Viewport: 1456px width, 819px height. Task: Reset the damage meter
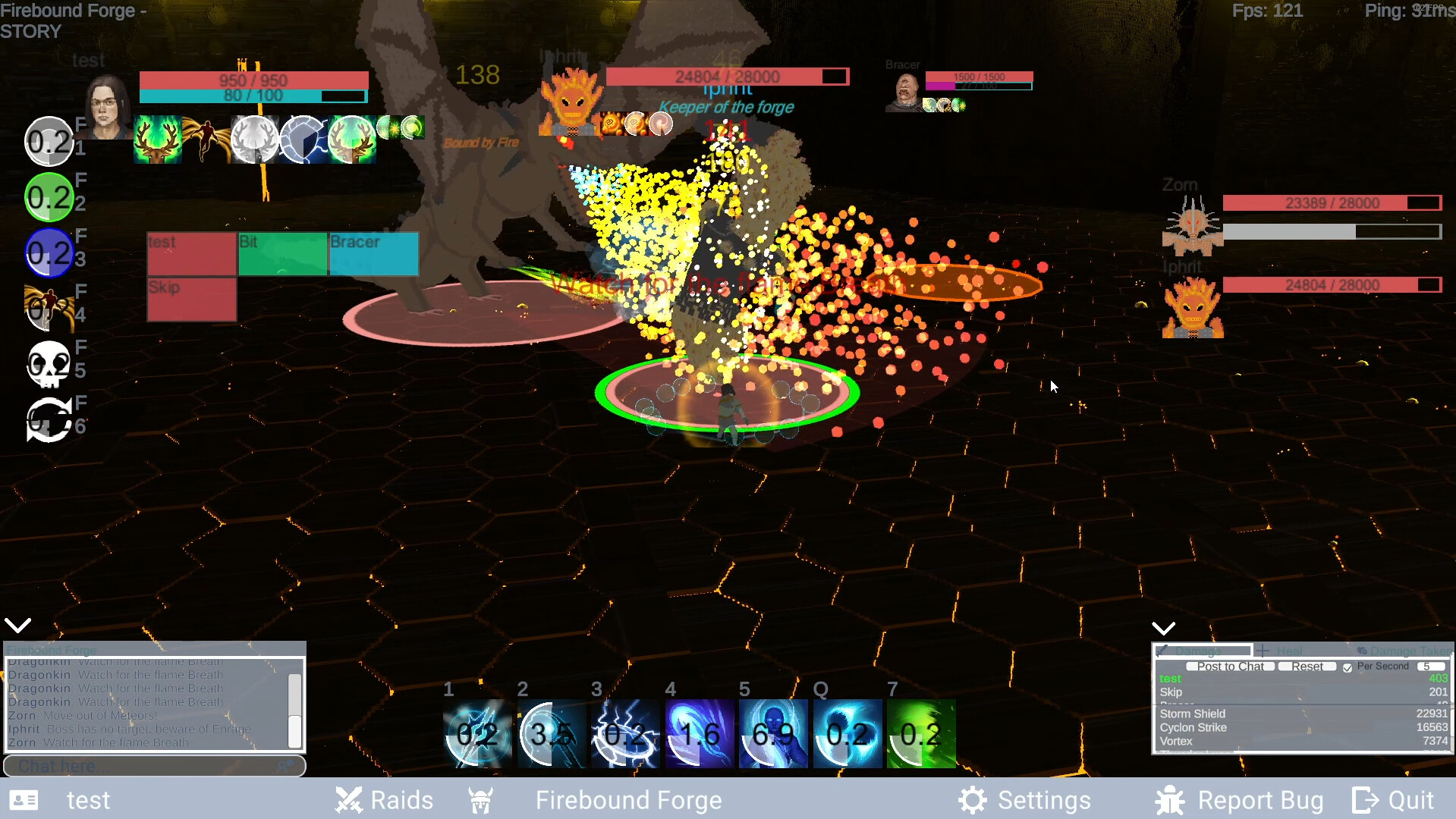point(1307,667)
